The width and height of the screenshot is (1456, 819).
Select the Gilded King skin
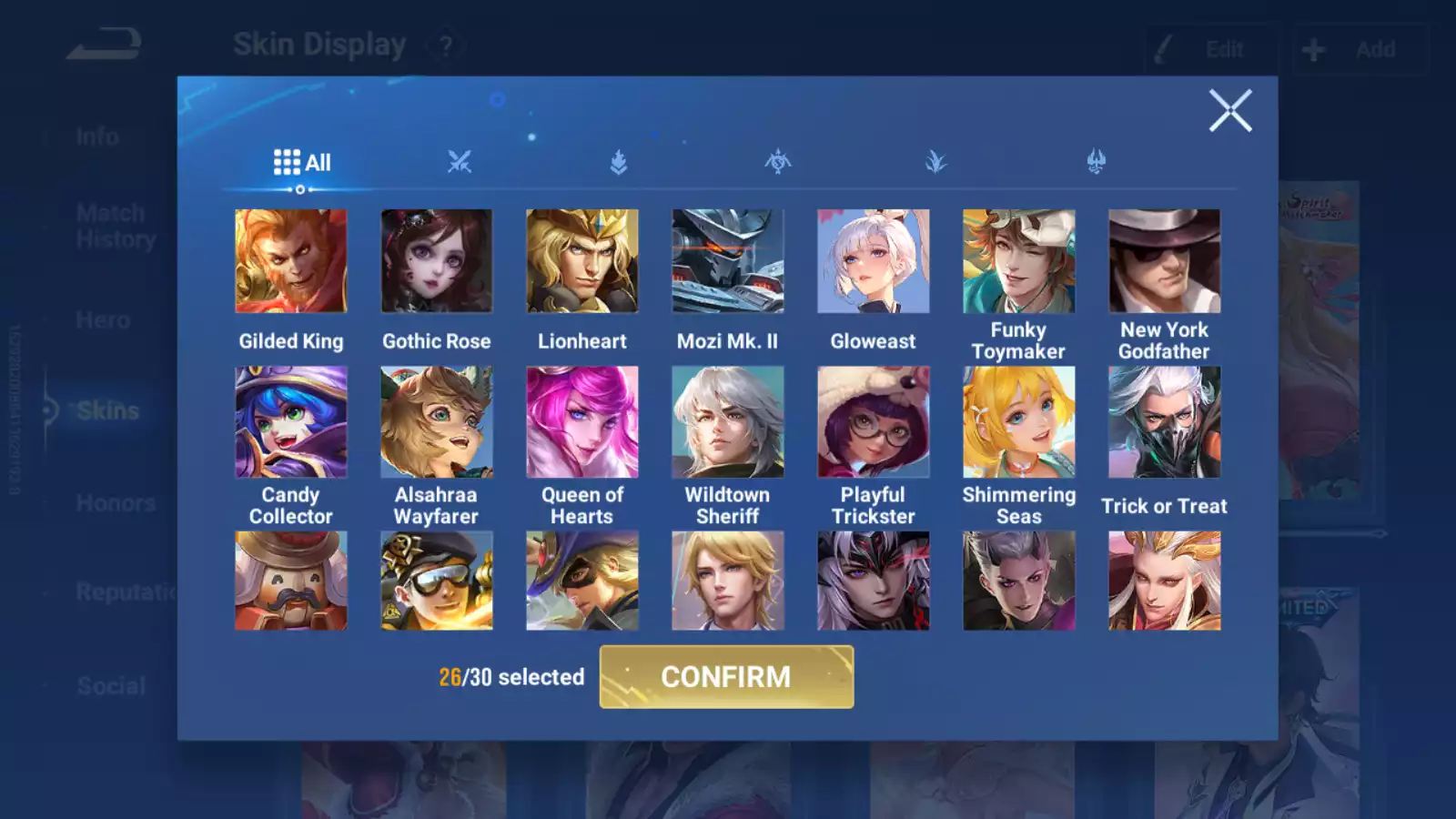291,261
